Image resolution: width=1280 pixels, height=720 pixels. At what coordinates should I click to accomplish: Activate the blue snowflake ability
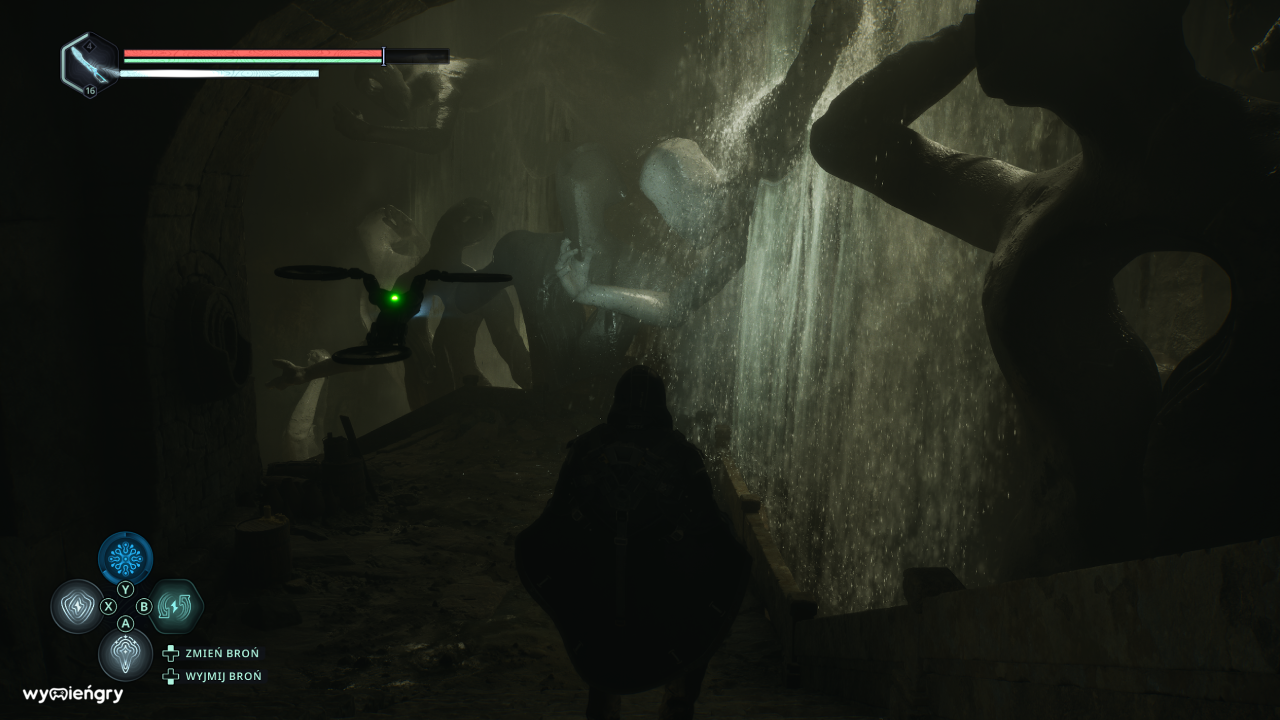coord(126,558)
